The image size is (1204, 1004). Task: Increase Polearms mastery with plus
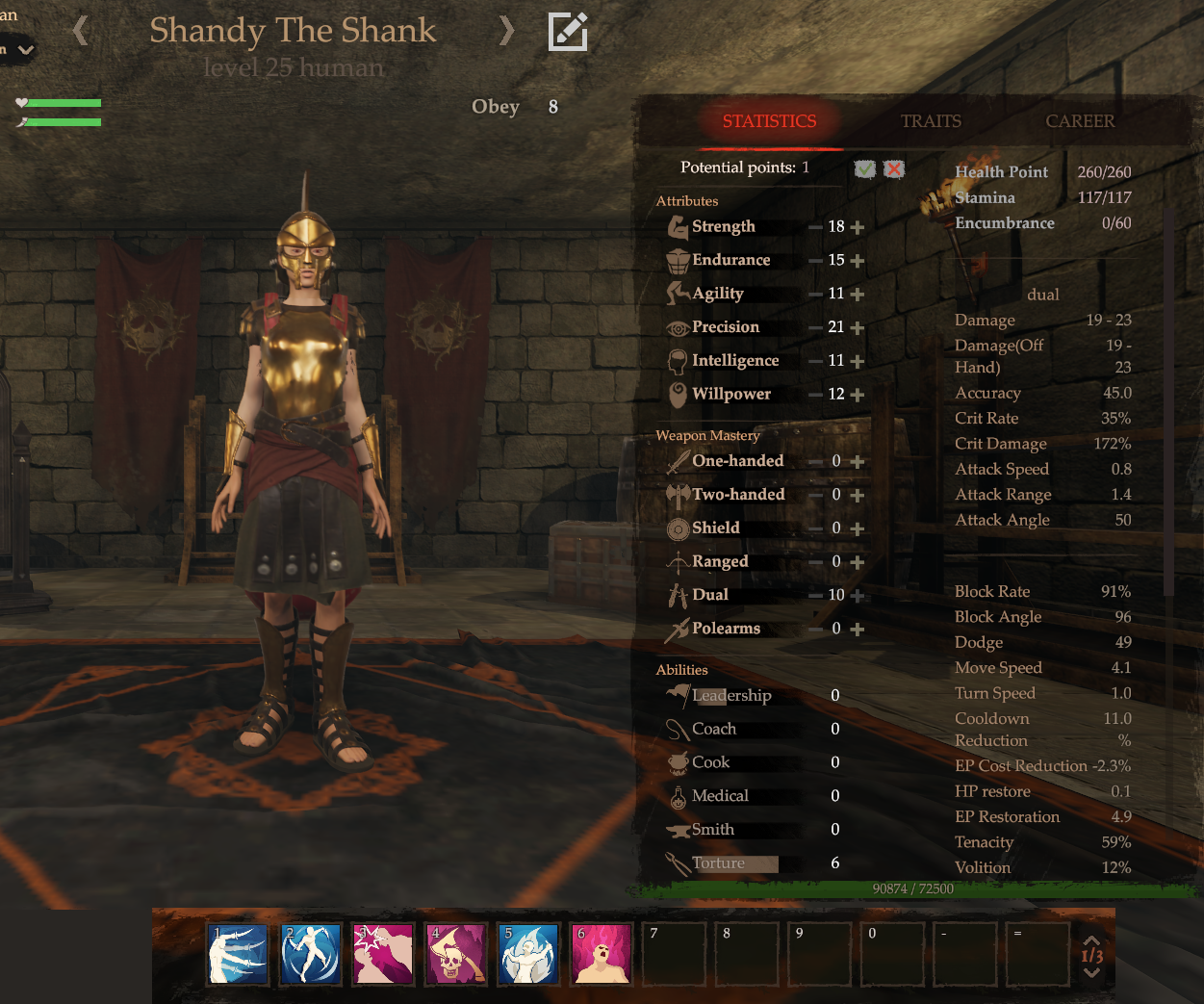click(x=858, y=630)
